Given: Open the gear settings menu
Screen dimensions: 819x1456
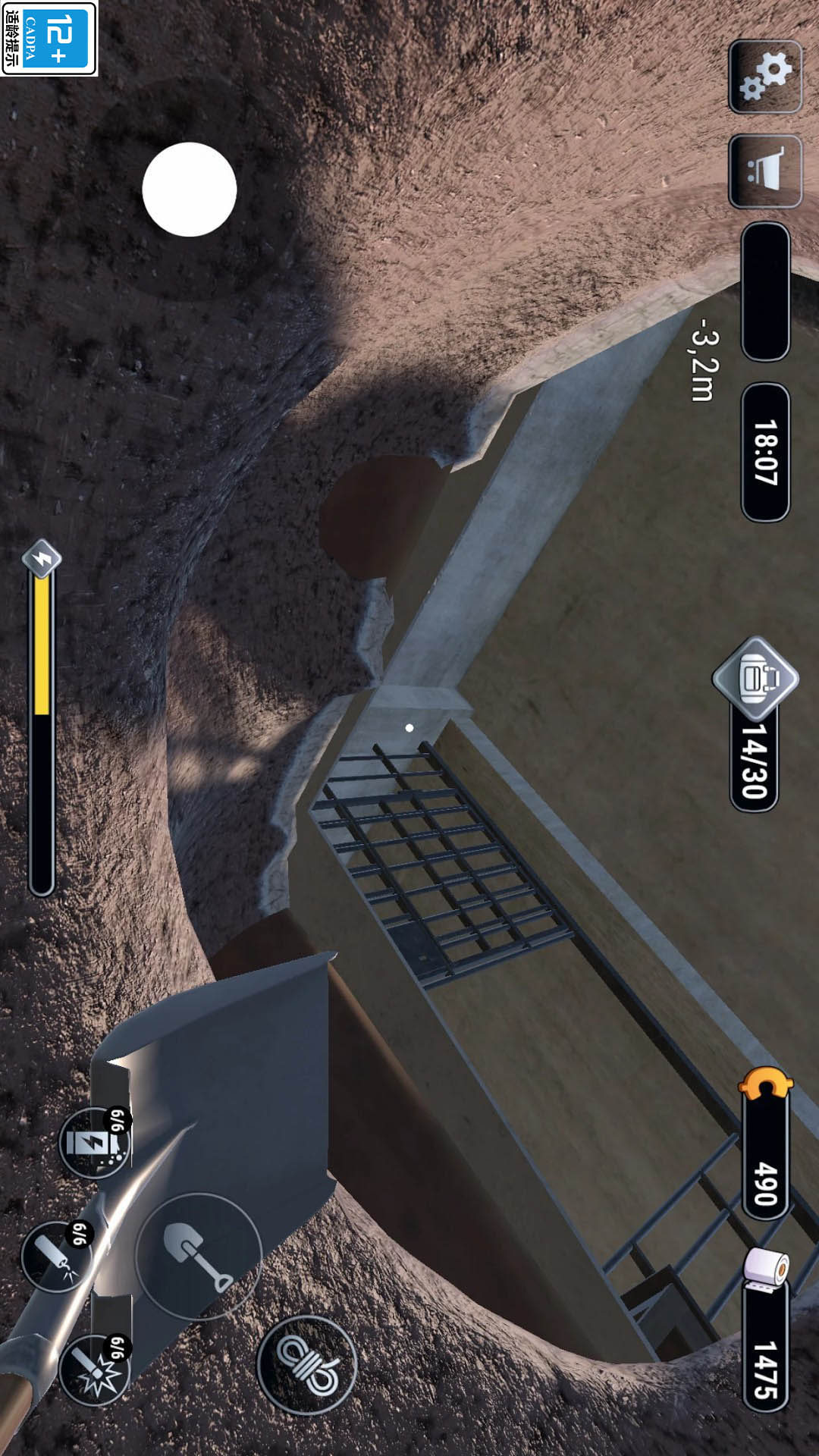Looking at the screenshot, I should click(x=765, y=77).
